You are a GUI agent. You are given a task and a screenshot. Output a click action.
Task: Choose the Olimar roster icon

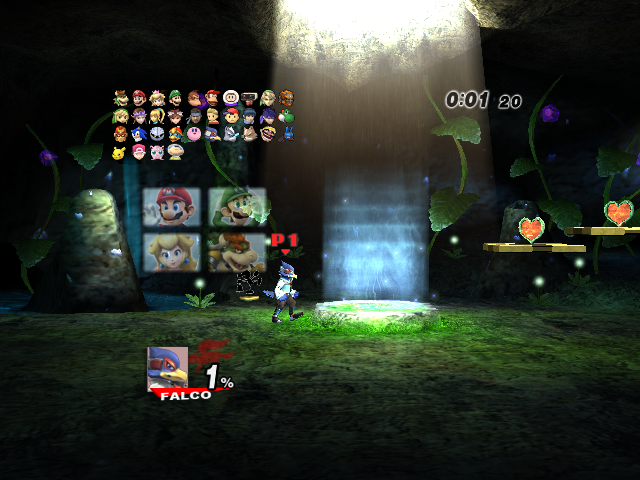coord(175,152)
